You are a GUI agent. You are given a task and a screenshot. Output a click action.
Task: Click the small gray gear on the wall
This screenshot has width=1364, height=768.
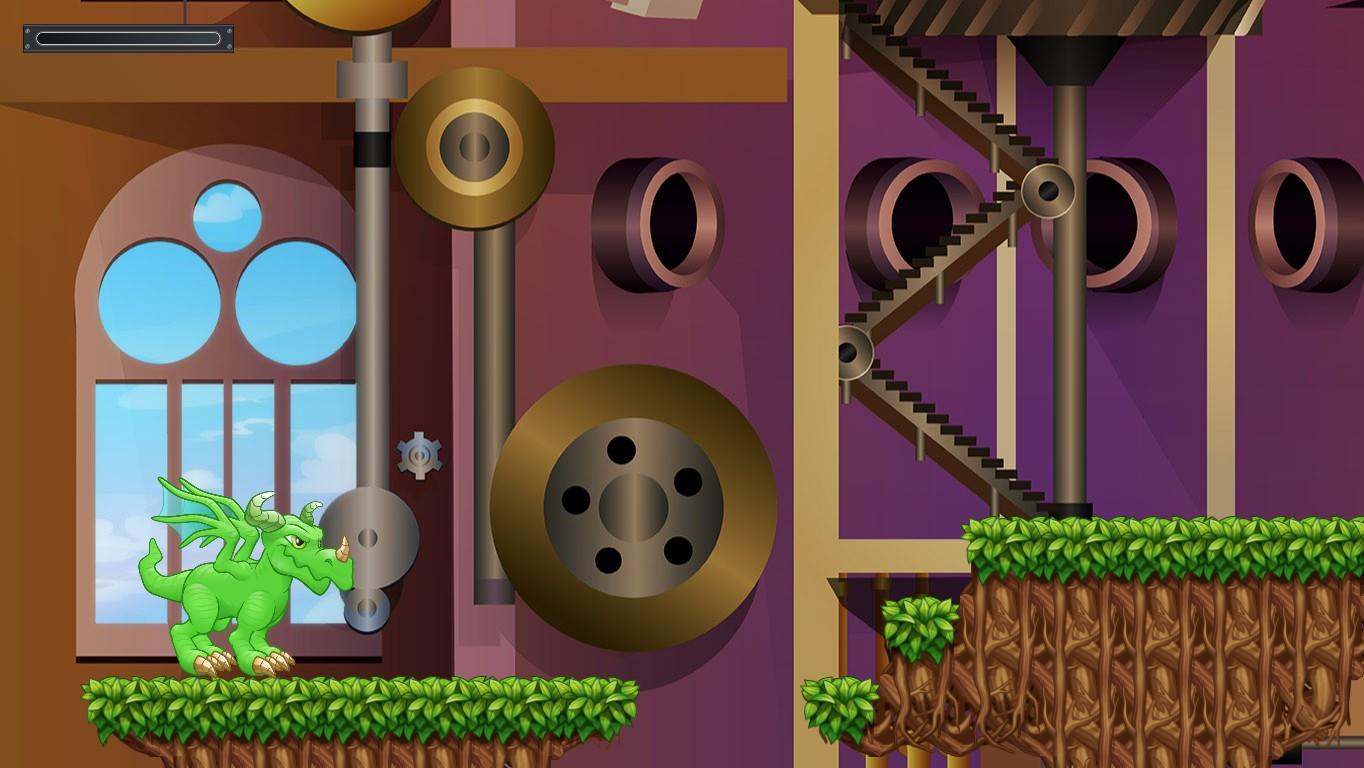420,455
